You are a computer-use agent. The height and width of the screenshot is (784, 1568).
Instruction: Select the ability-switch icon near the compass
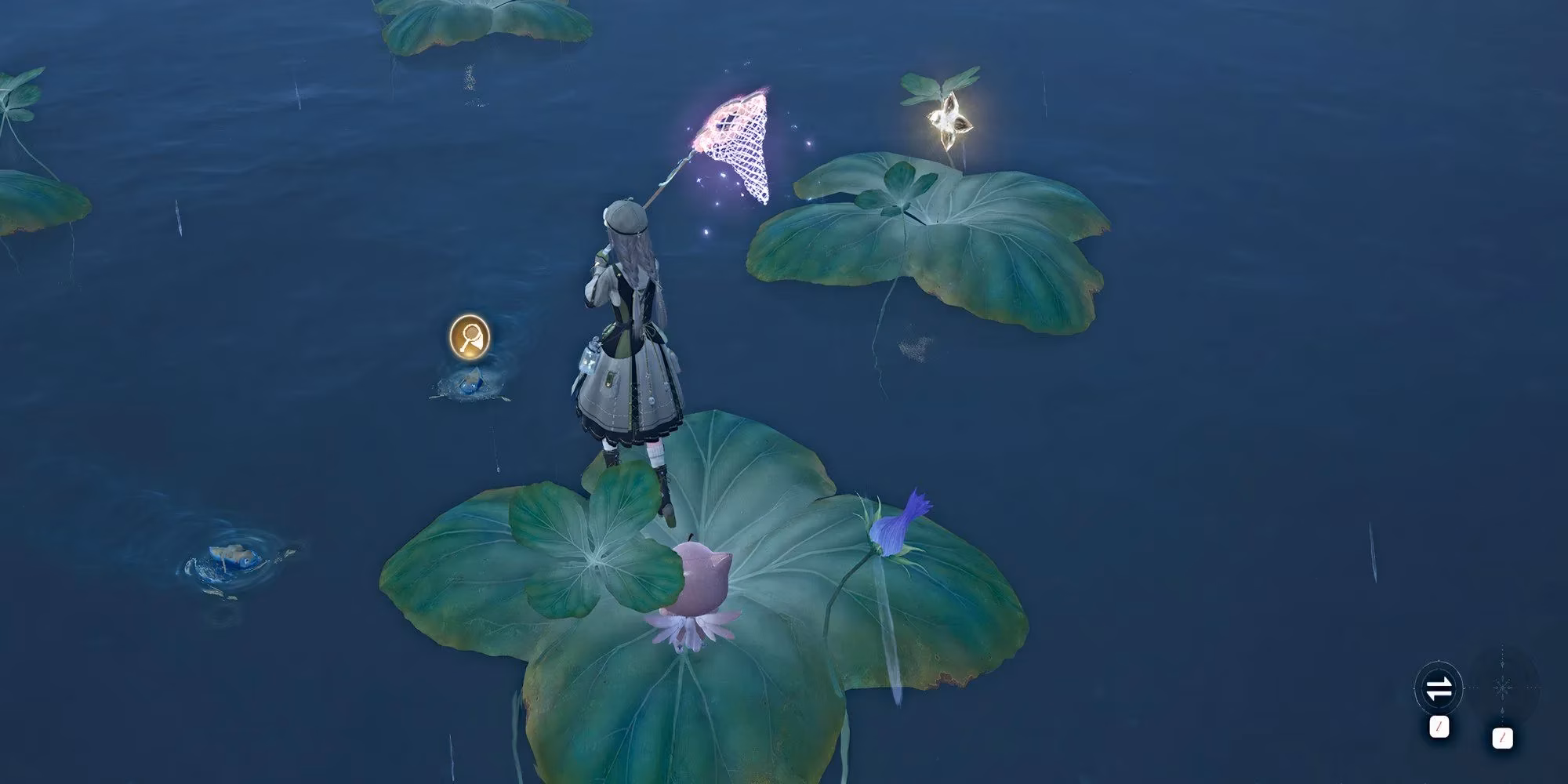pyautogui.click(x=1439, y=688)
